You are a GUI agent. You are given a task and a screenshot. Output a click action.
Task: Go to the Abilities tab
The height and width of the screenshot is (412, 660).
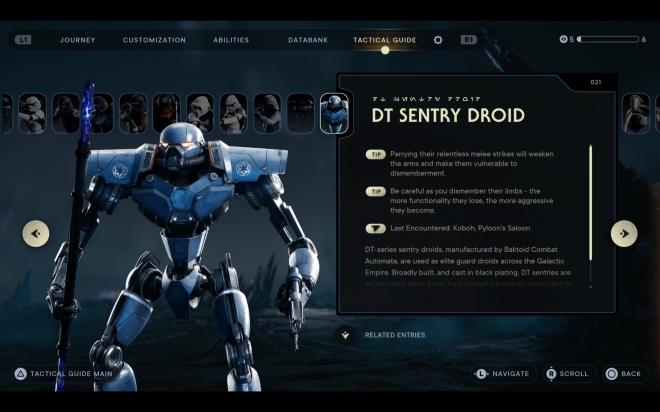[231, 40]
